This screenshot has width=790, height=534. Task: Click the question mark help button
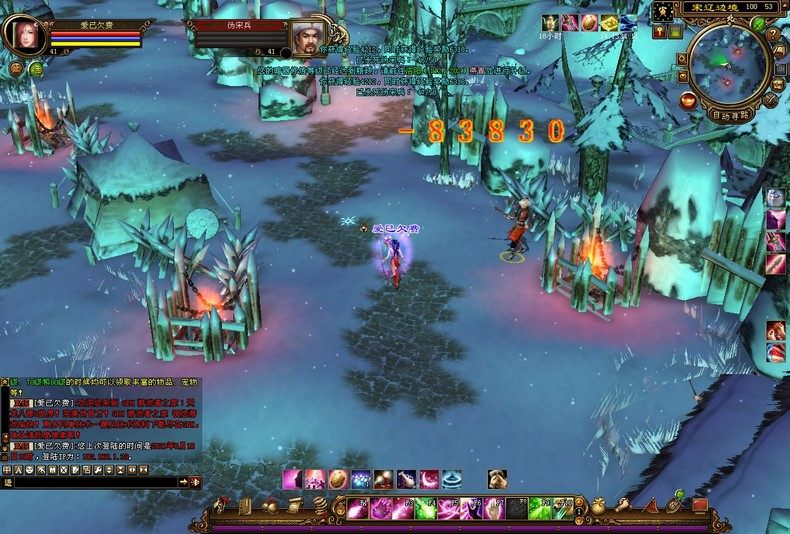coord(772,35)
